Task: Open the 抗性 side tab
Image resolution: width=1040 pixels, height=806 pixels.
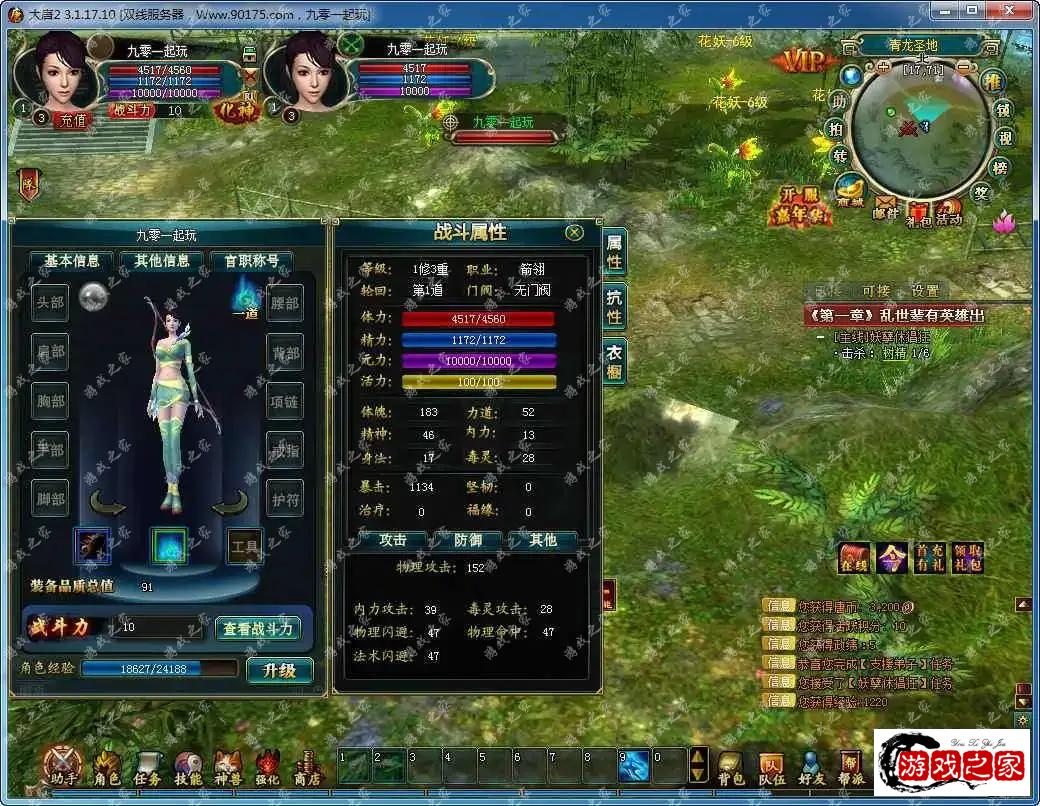Action: (614, 306)
